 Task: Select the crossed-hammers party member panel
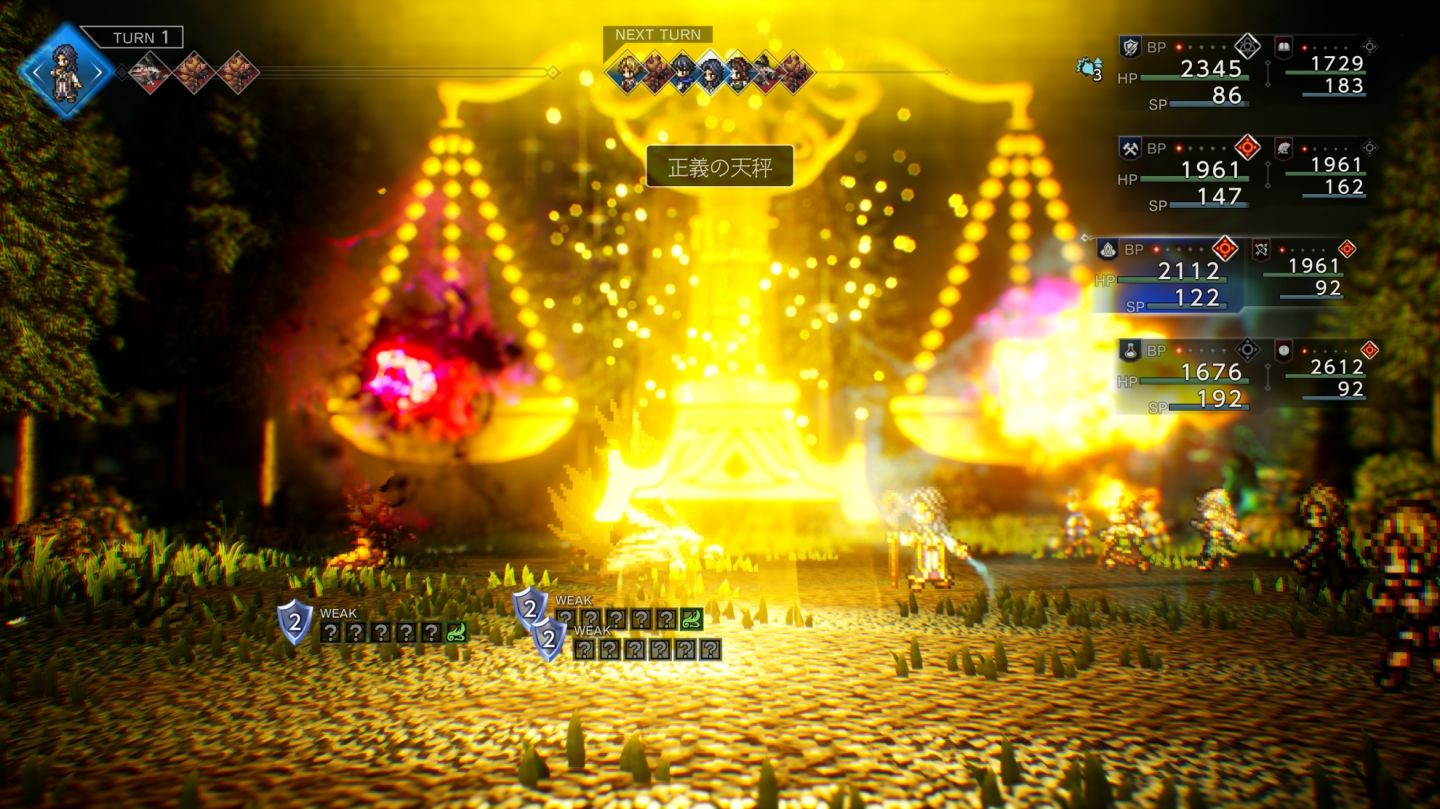(x=1190, y=173)
